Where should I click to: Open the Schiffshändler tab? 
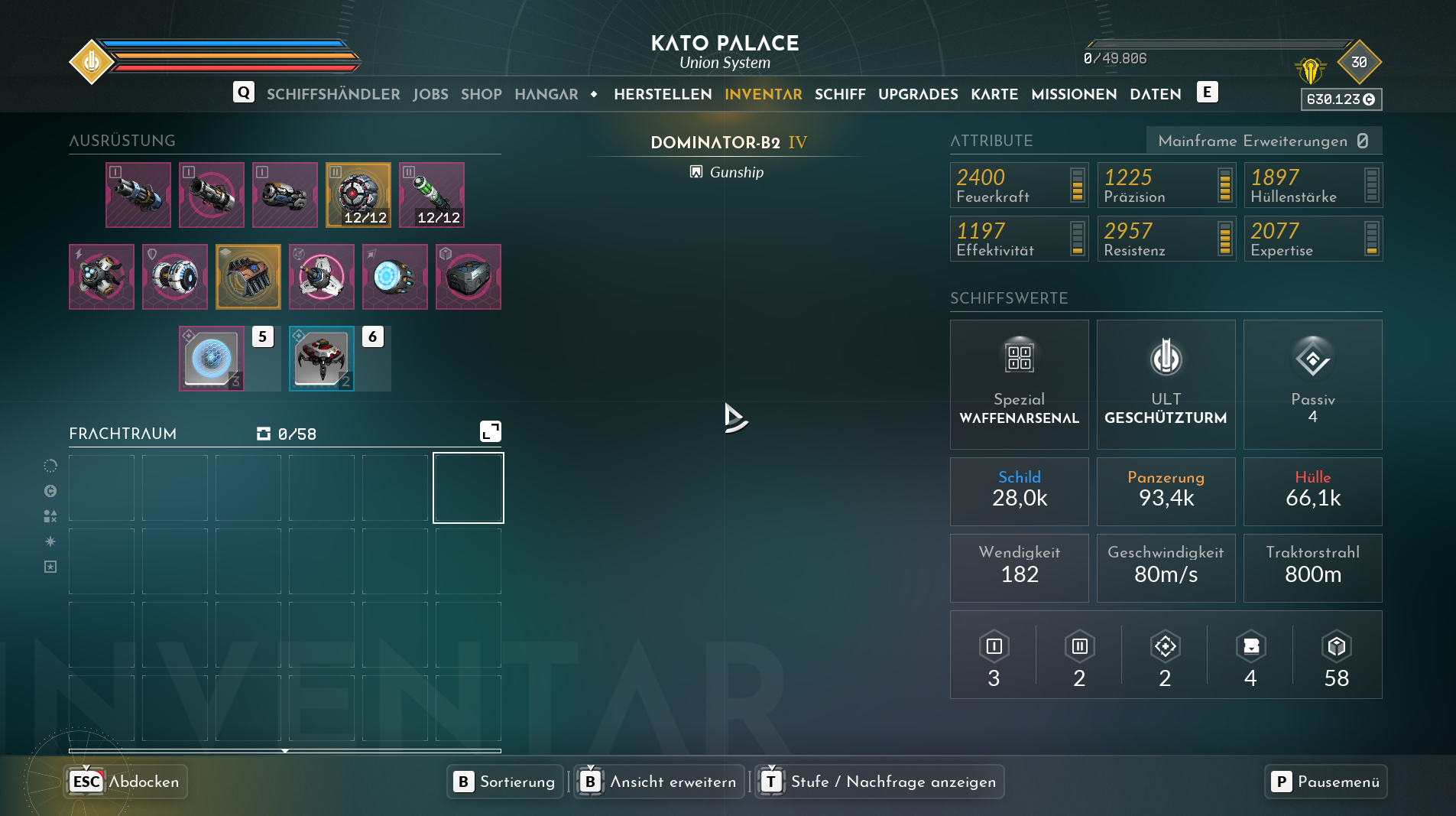tap(333, 94)
